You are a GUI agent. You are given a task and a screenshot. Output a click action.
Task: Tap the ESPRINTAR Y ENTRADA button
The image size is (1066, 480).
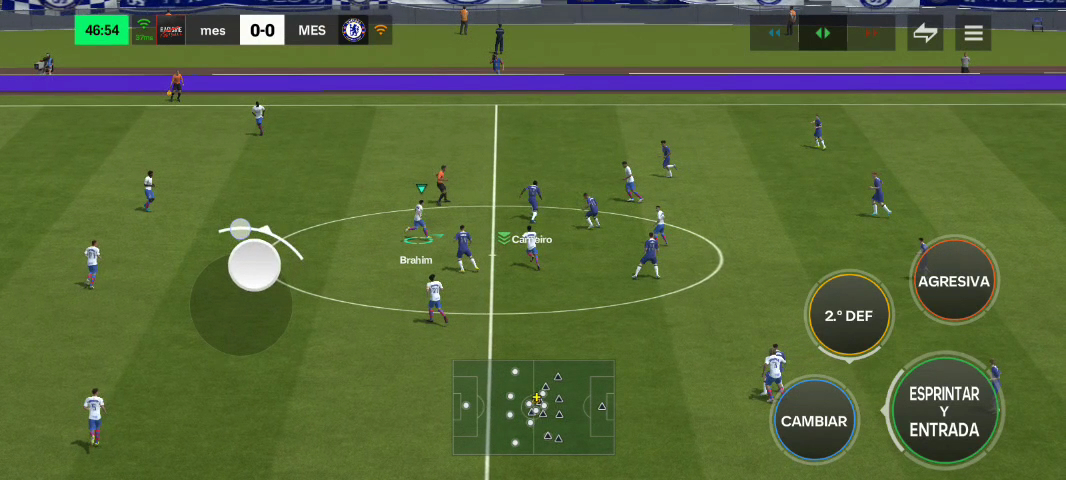(943, 411)
